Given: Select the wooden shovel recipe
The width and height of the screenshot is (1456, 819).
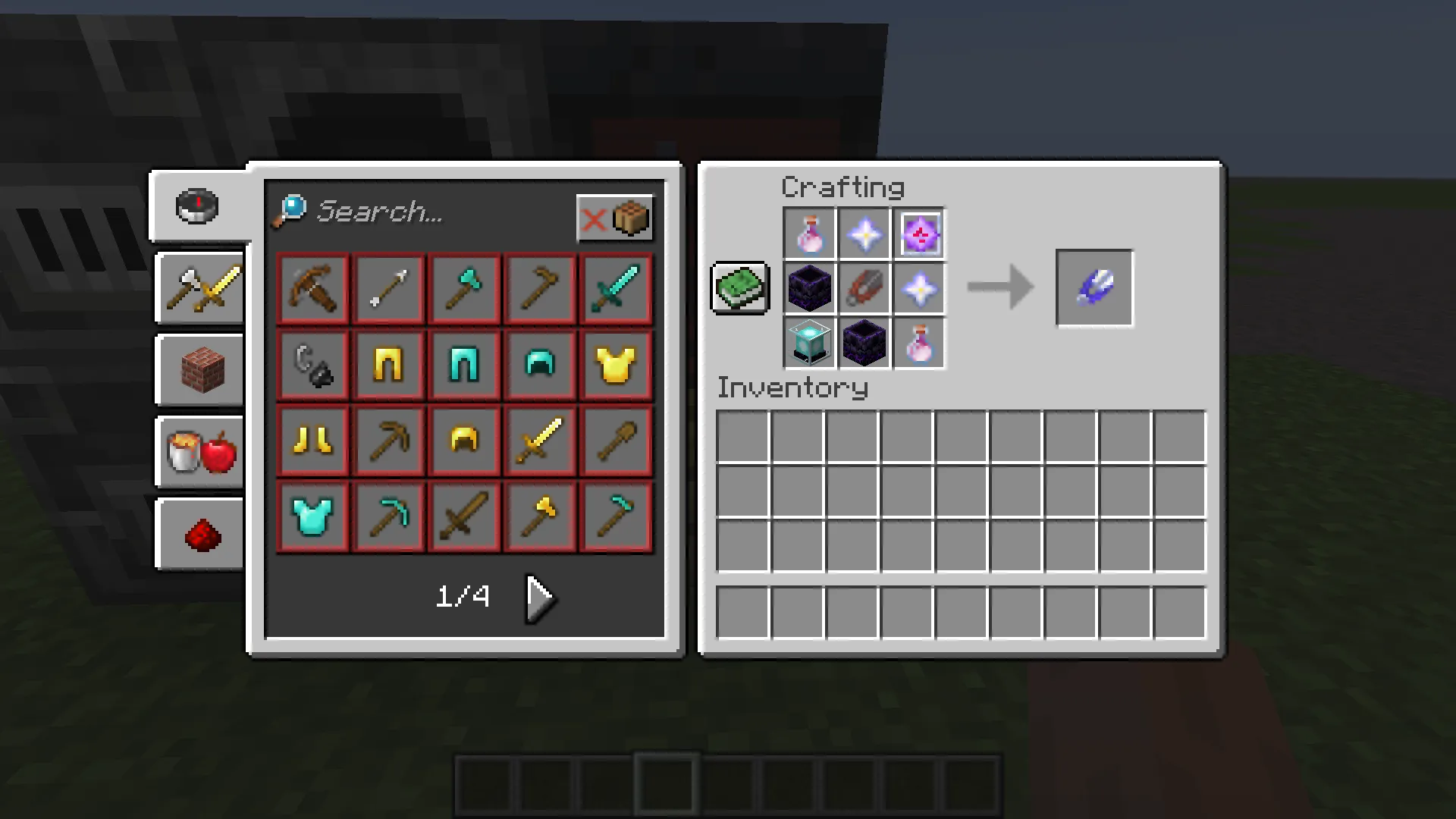Looking at the screenshot, I should coord(615,441).
